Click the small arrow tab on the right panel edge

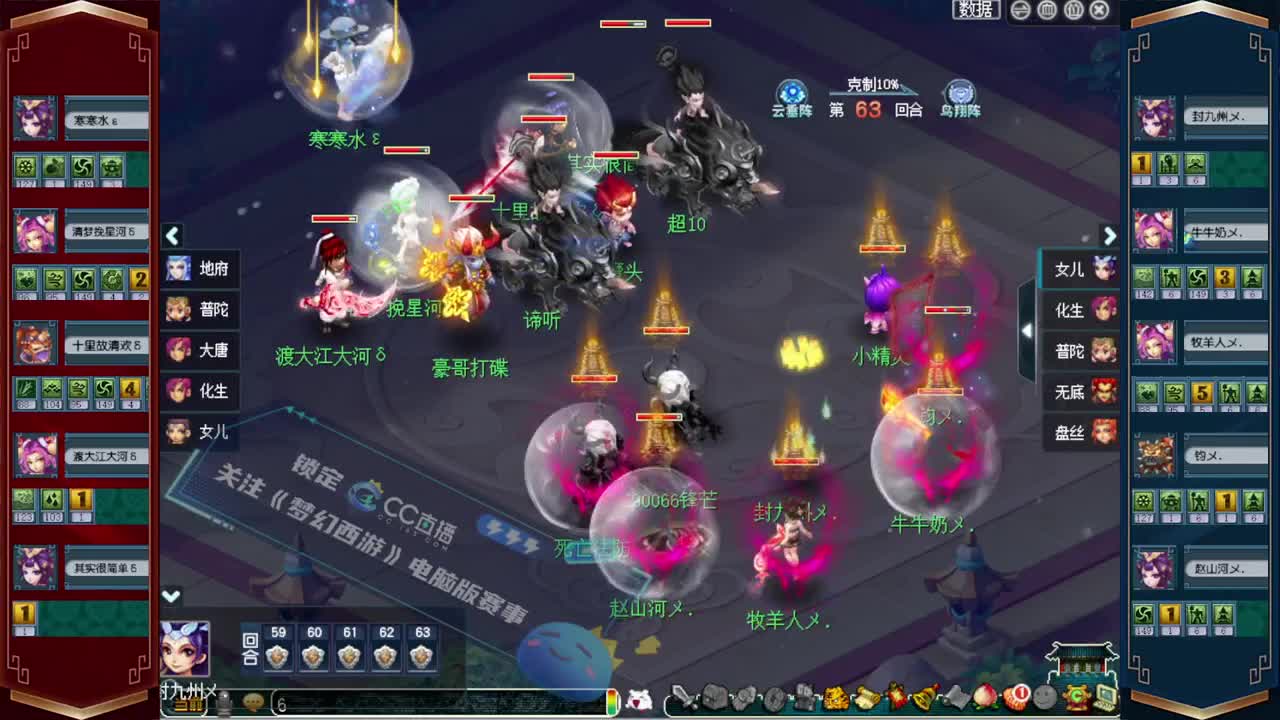pos(1028,330)
